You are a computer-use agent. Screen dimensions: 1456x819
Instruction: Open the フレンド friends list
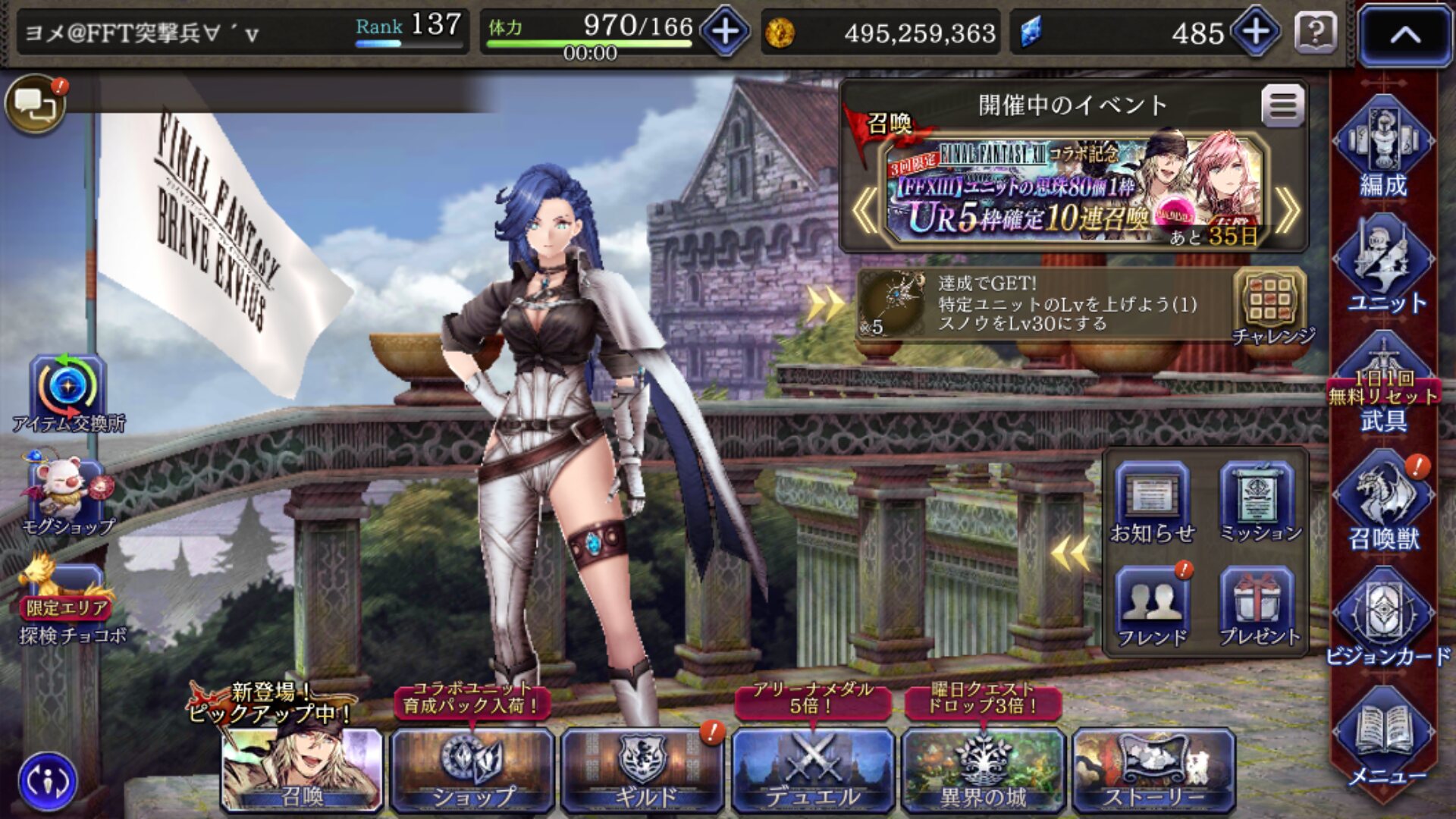(1151, 607)
